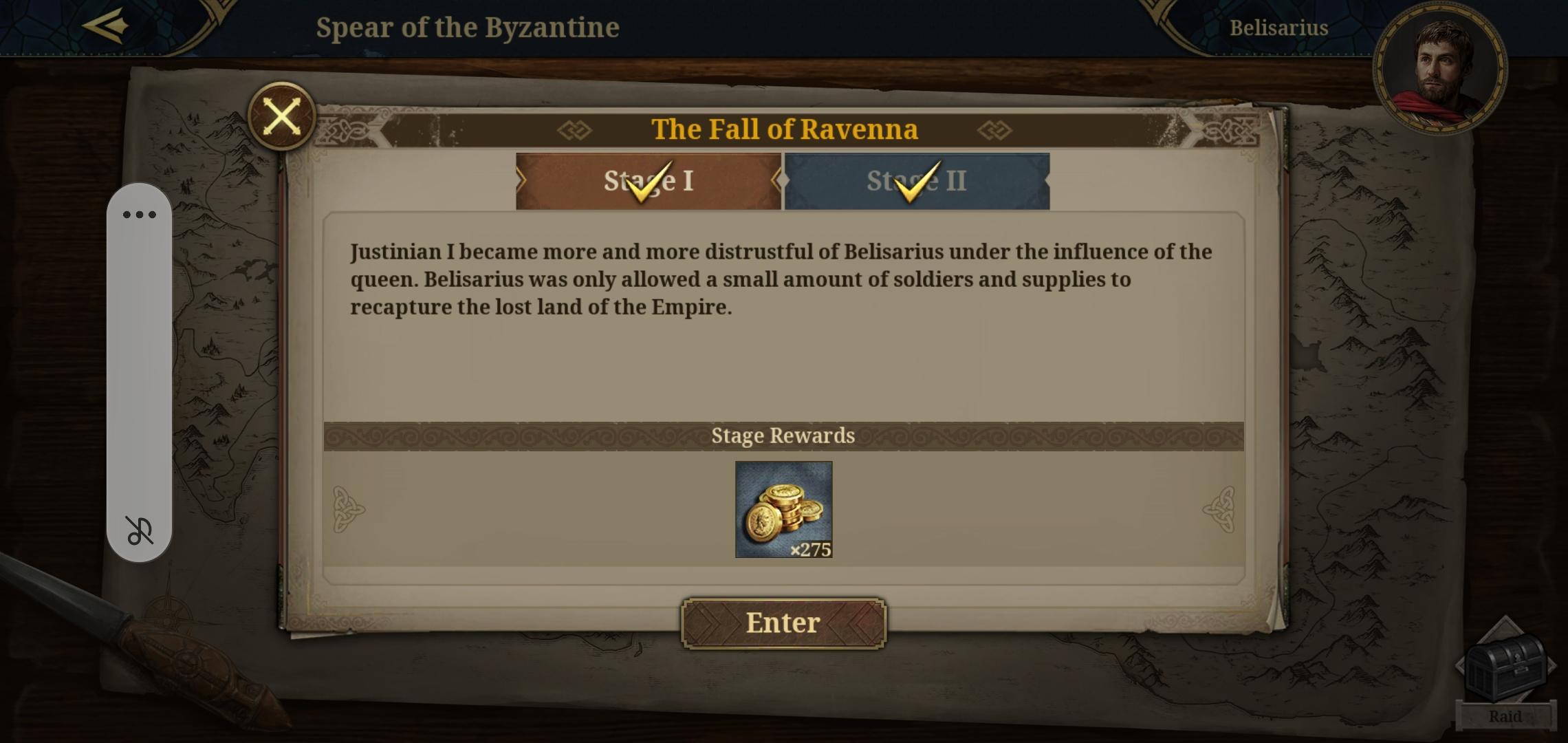Click the chevron left of the Stage I tab

tap(521, 180)
